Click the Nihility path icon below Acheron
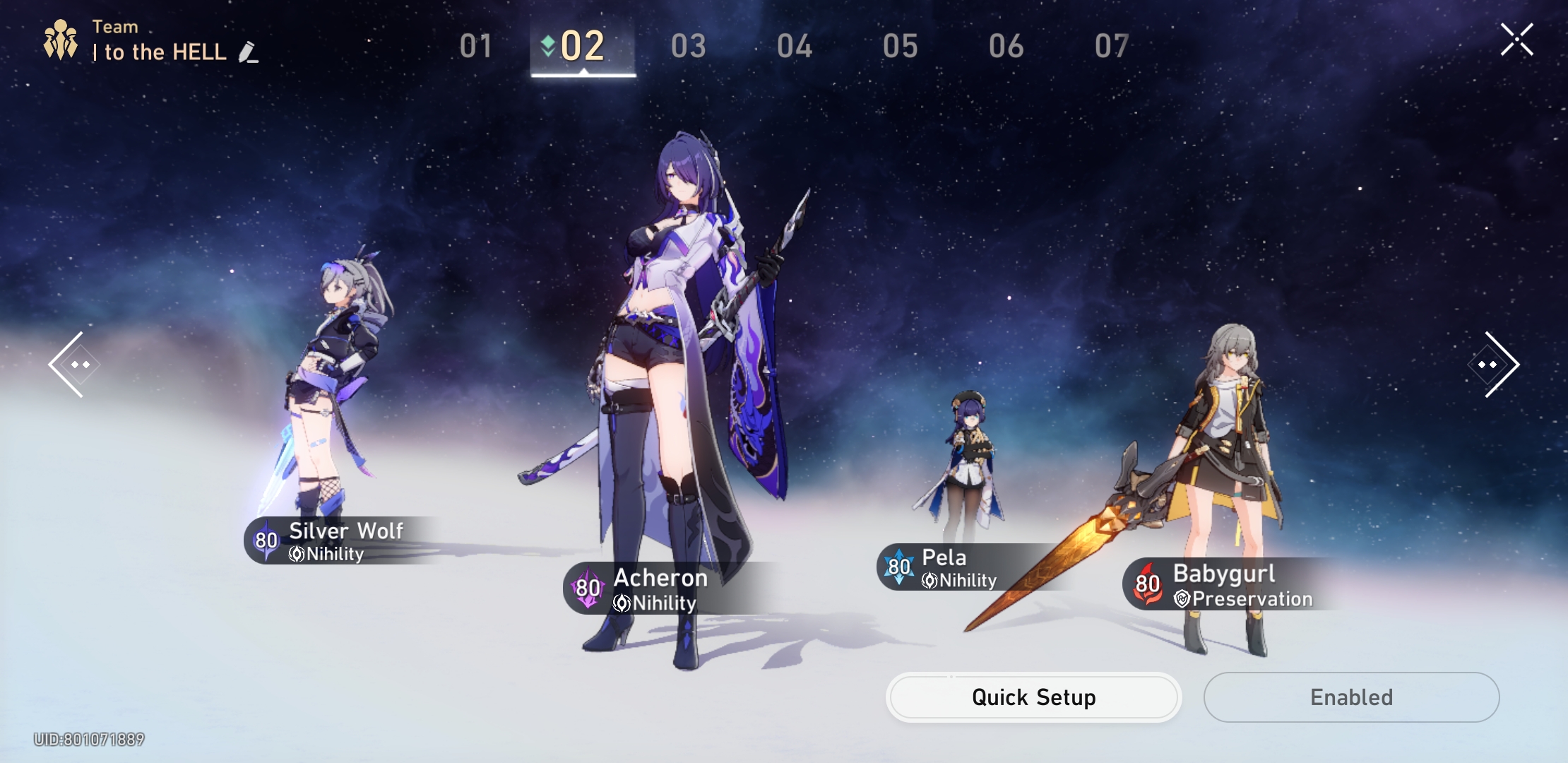The image size is (1568, 763). tap(622, 604)
